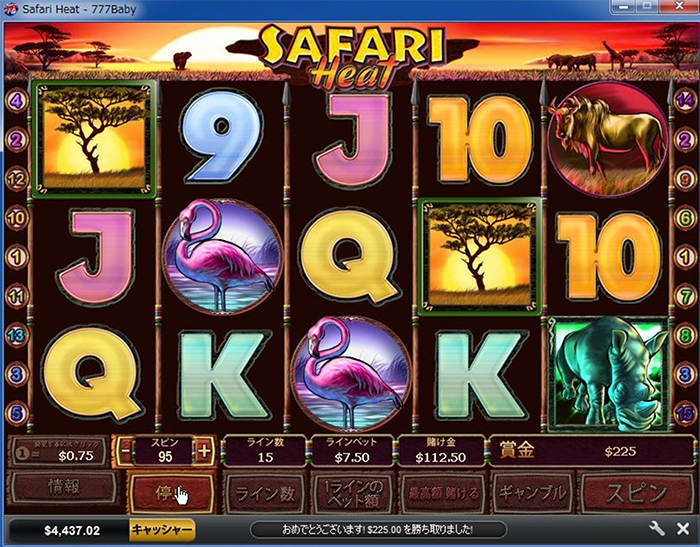Screen dimensions: 700x547
Task: Select payline marker 15
Action: tap(685, 411)
